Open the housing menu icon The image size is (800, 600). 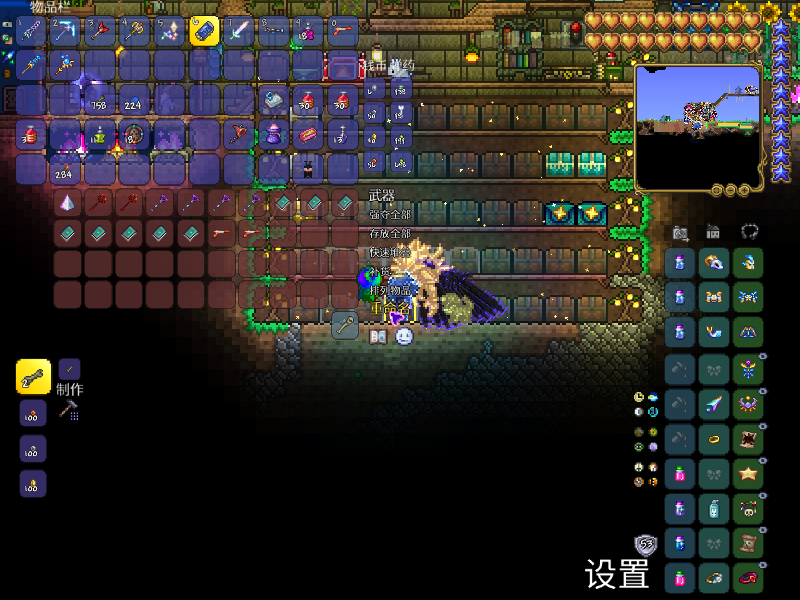pos(713,232)
